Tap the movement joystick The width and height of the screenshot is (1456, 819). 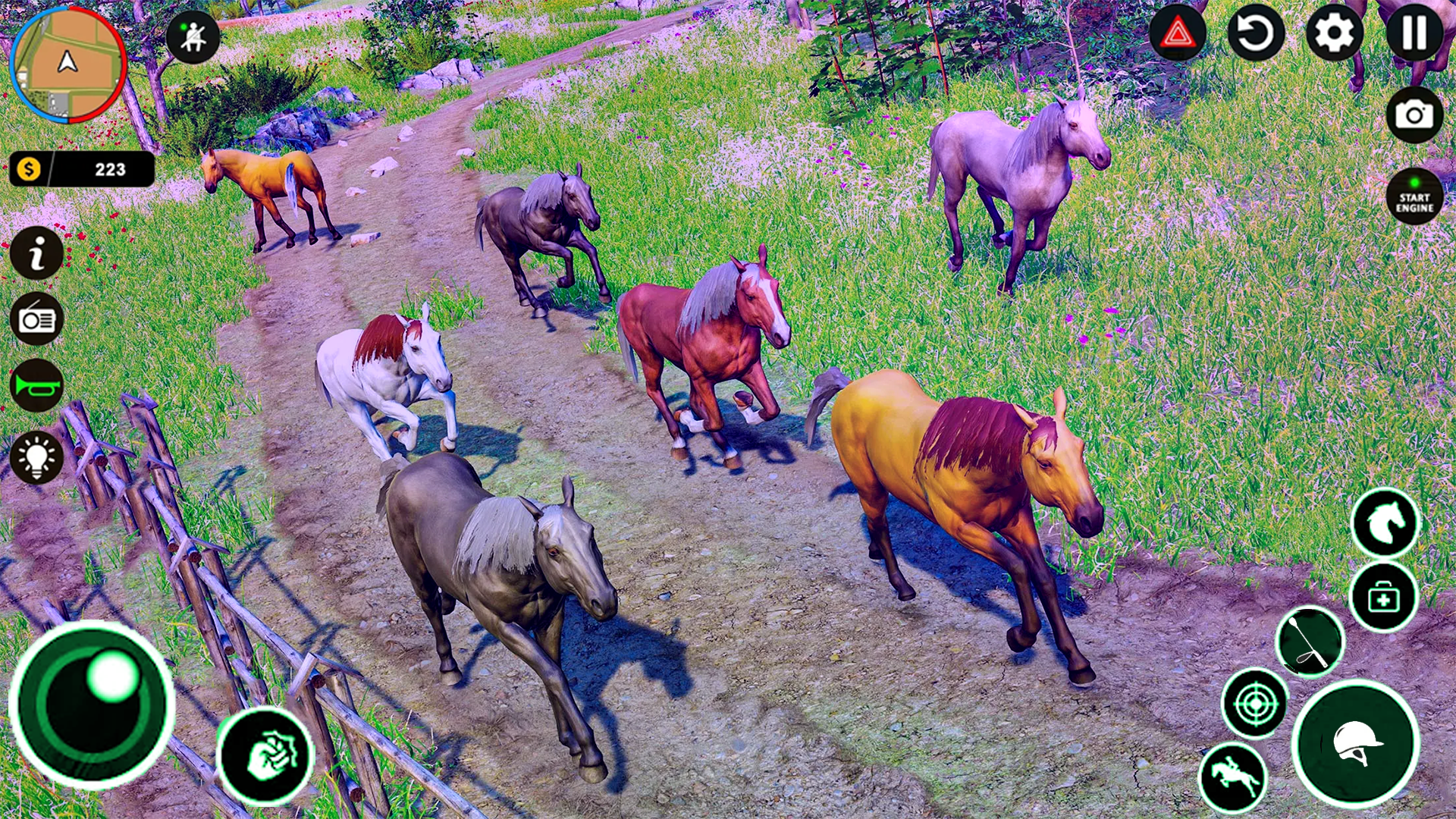point(91,705)
